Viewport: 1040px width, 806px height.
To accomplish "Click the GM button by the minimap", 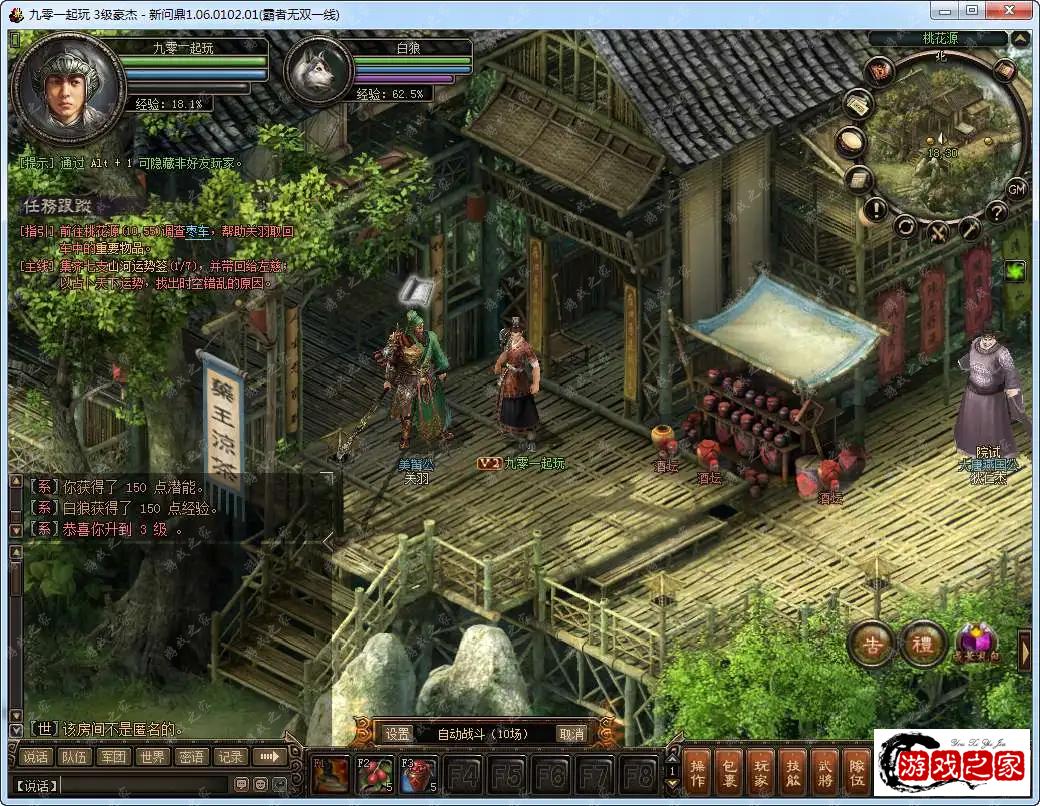I will pyautogui.click(x=1015, y=188).
